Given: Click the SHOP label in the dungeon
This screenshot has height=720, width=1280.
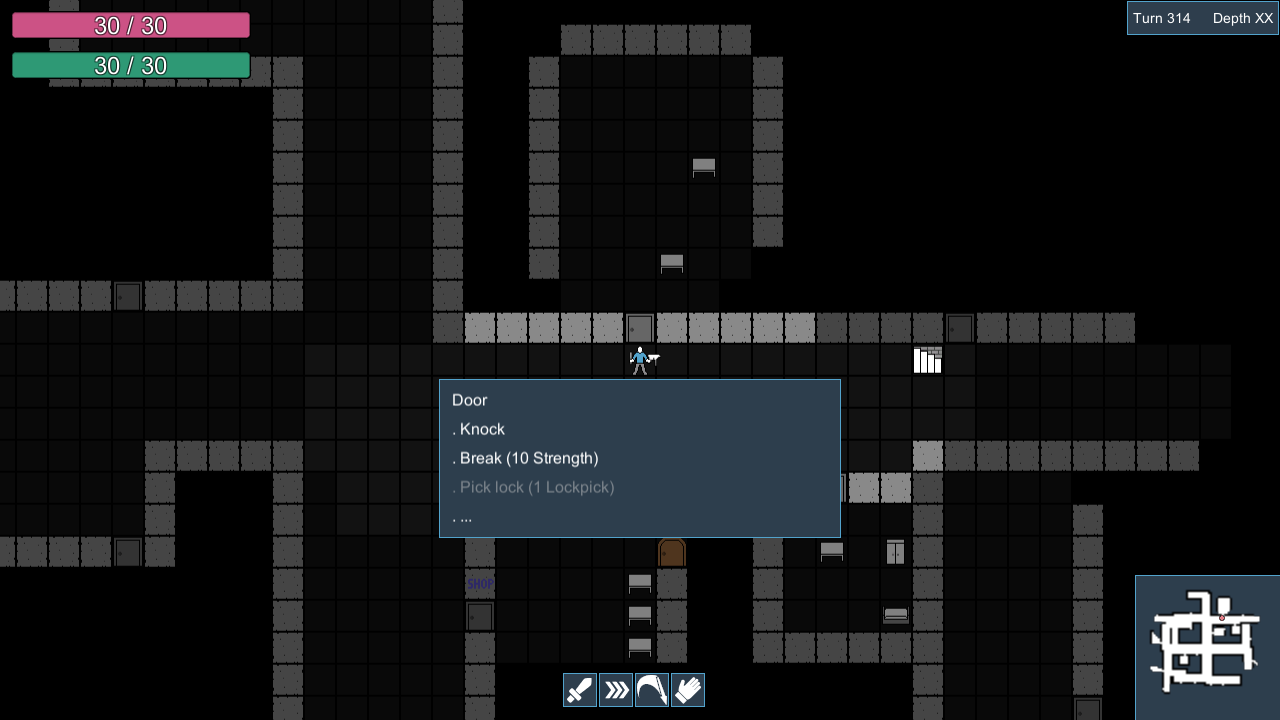Looking at the screenshot, I should point(480,583).
